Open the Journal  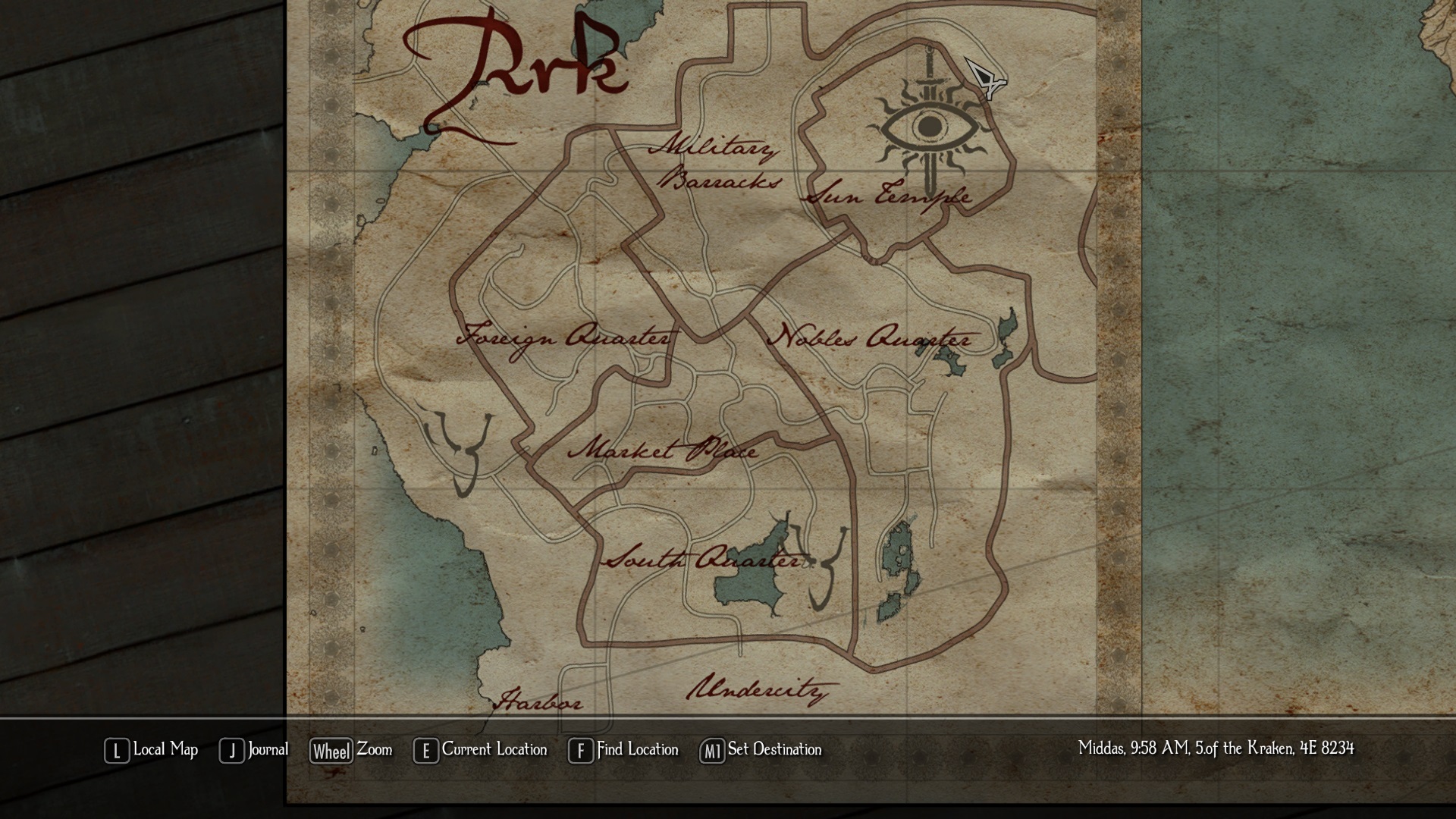coord(267,750)
